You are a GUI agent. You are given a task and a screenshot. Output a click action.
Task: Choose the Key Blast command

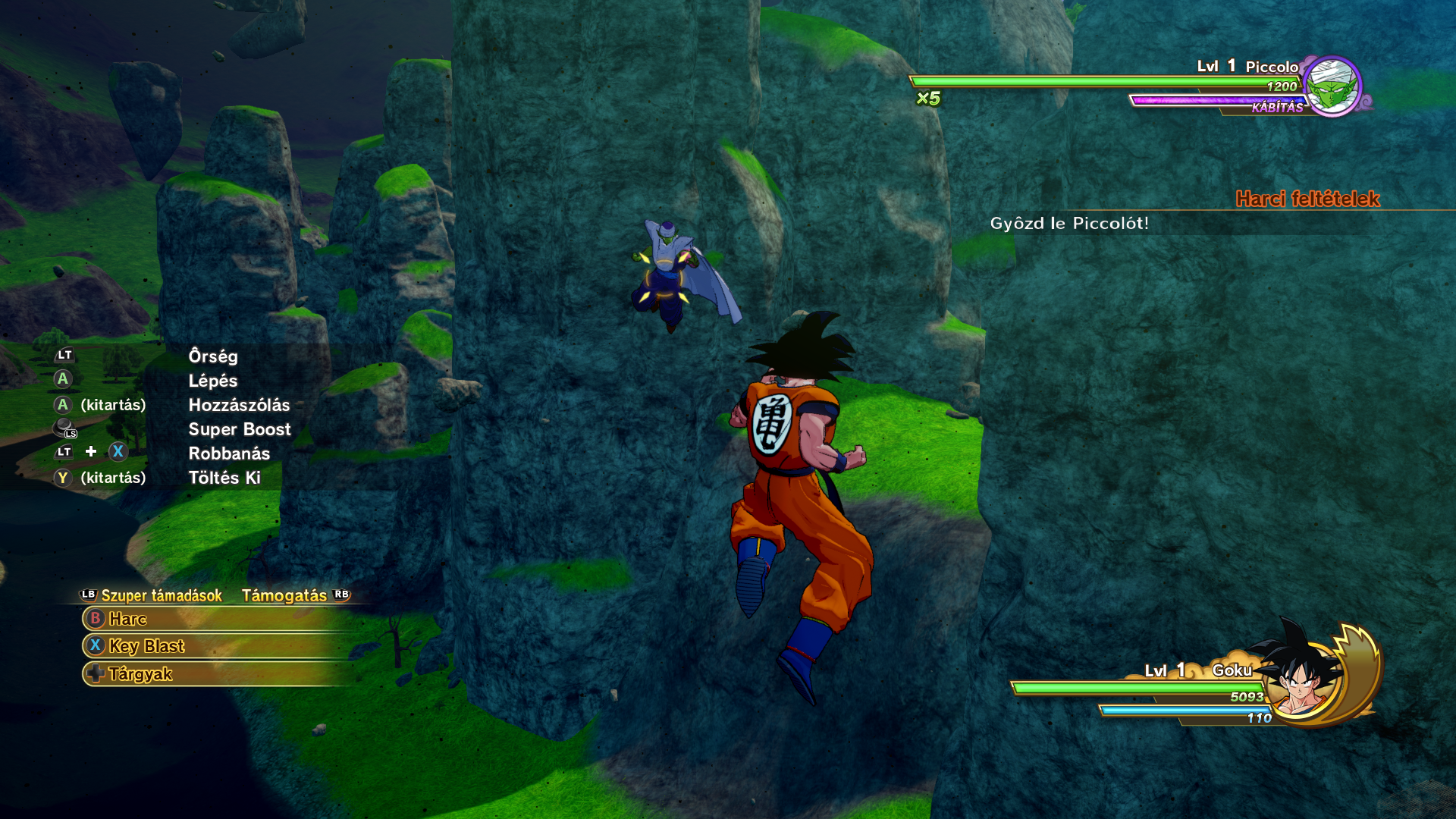tap(146, 646)
